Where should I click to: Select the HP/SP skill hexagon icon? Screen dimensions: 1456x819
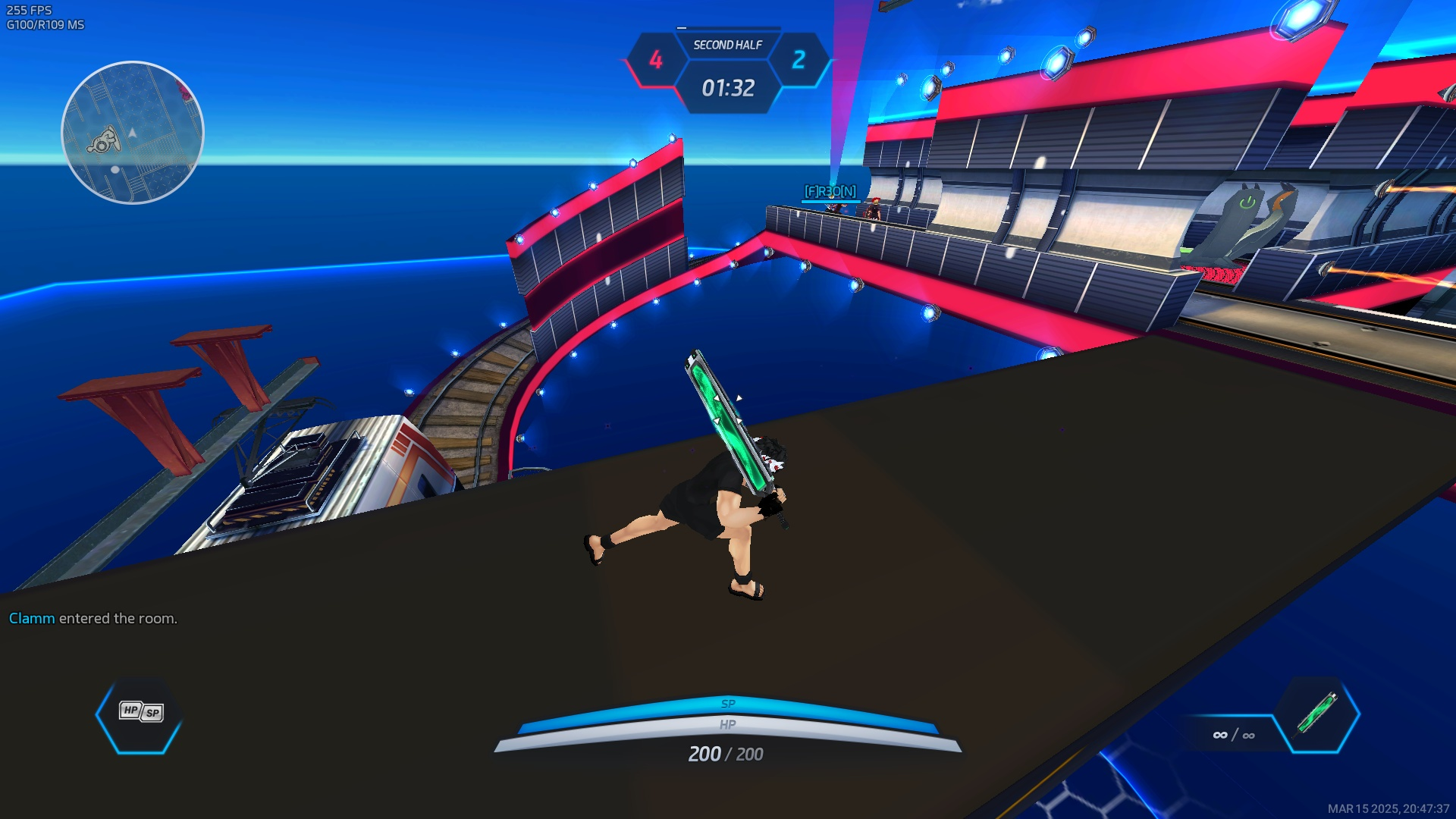click(x=140, y=713)
